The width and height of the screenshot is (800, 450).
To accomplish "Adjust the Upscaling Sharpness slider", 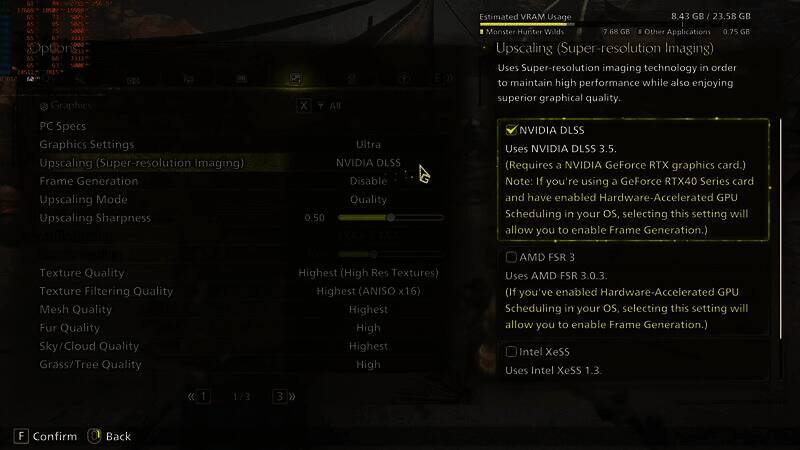I will (x=391, y=217).
